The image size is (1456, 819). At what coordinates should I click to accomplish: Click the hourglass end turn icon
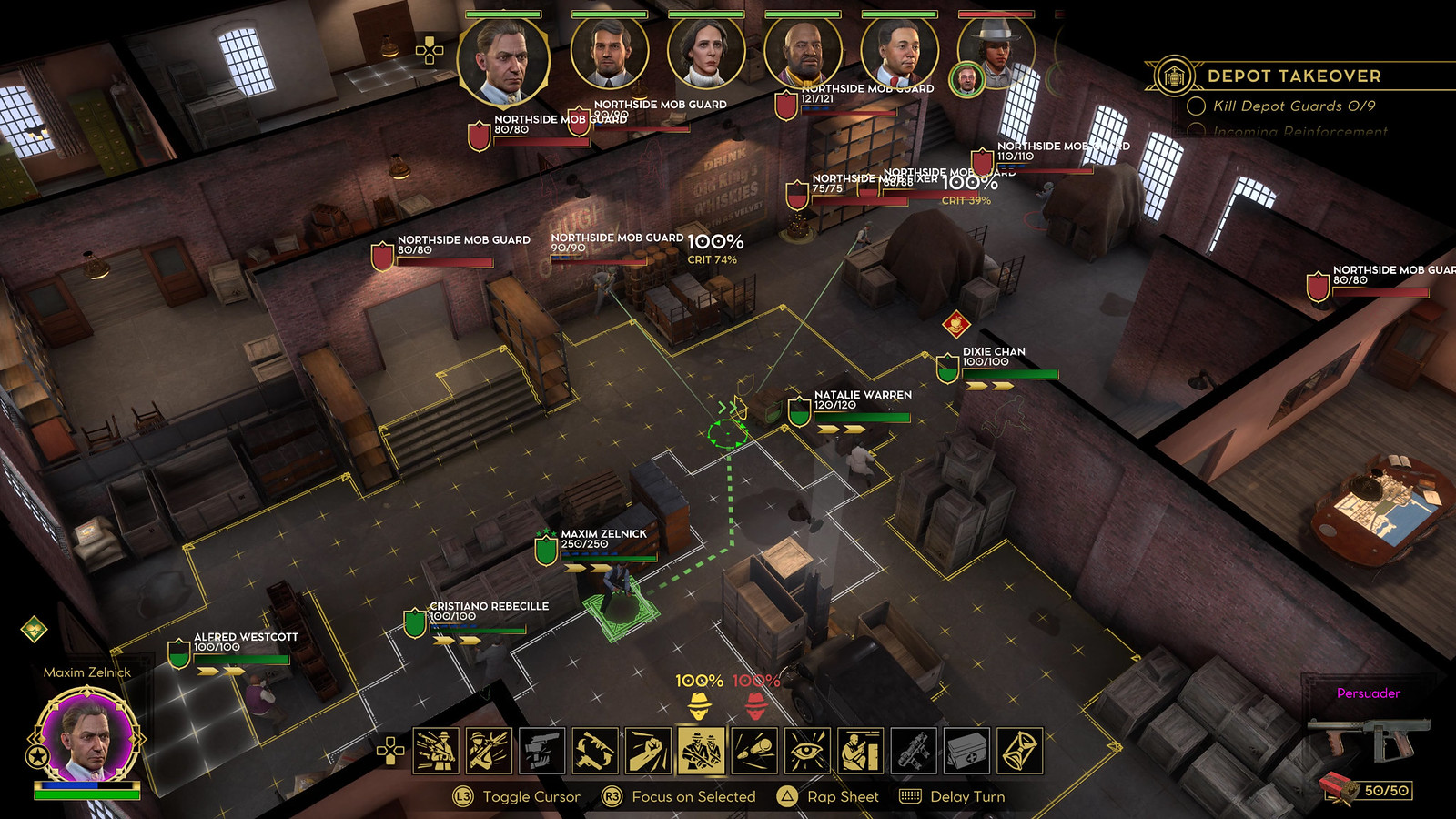coord(1019,752)
